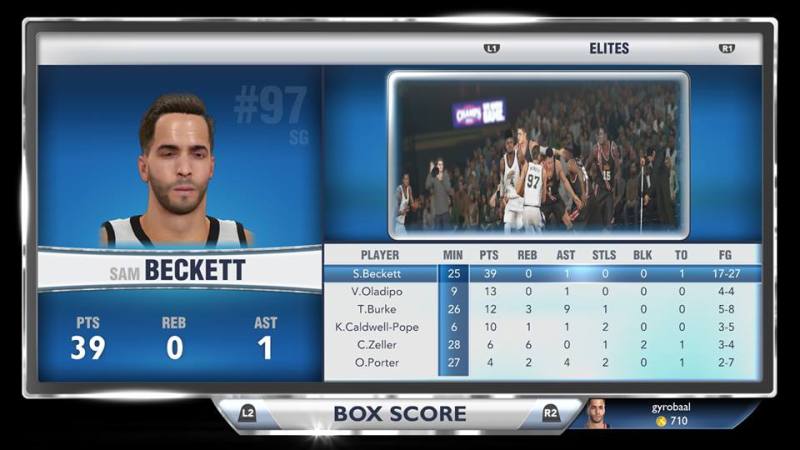800x450 pixels.
Task: Pick C.Zeller's row in the table
Action: tap(540, 345)
